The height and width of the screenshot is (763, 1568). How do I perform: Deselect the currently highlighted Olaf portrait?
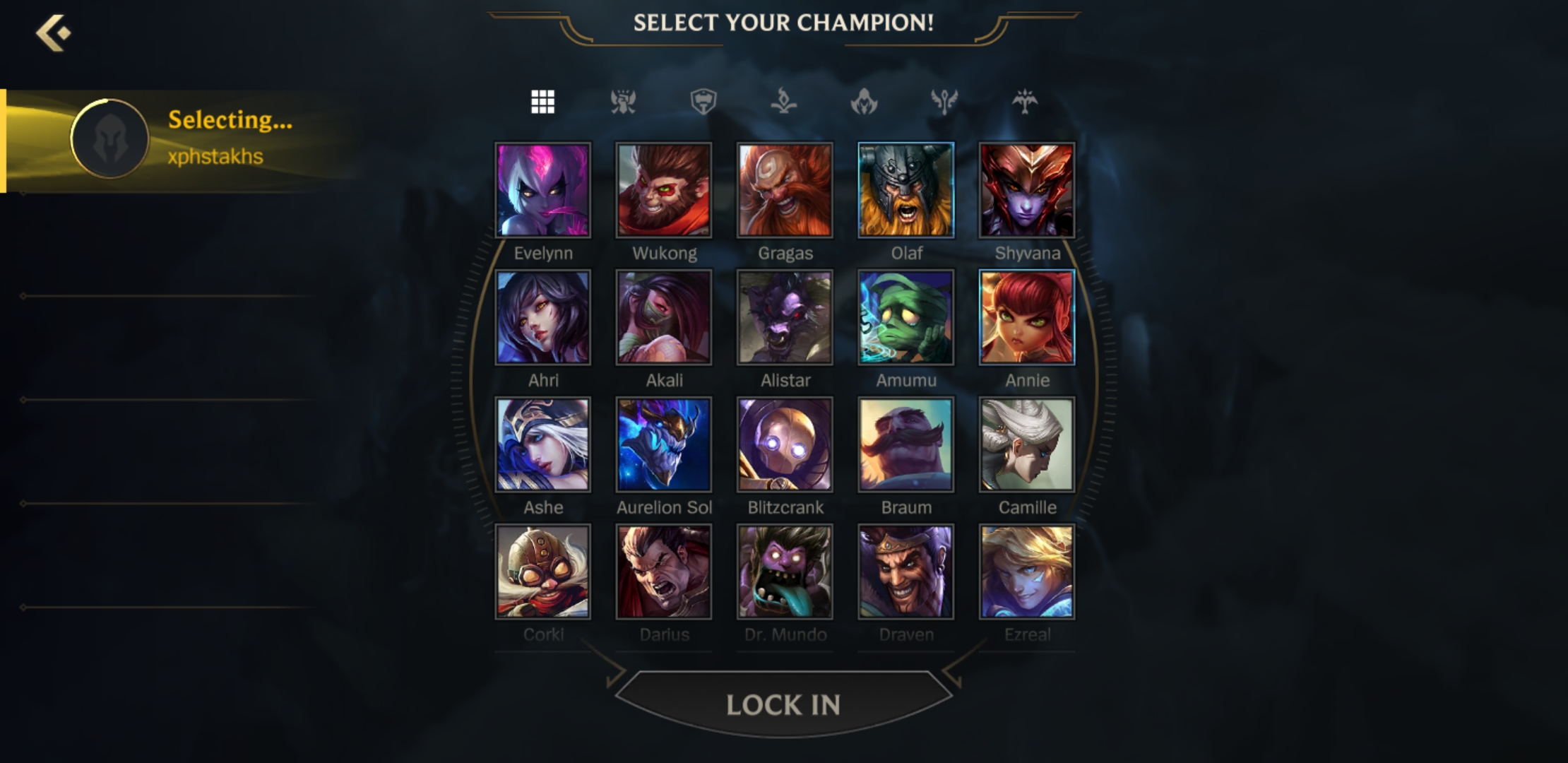pyautogui.click(x=906, y=189)
